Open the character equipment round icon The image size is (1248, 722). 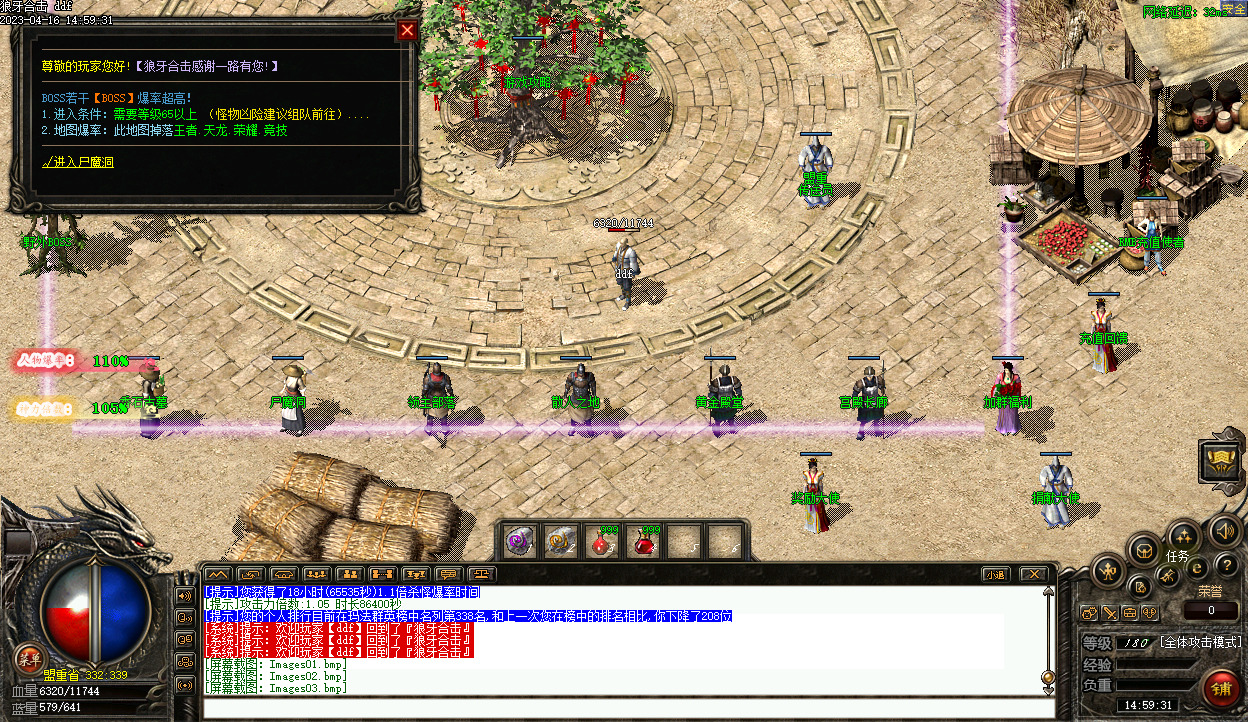(x=1108, y=572)
